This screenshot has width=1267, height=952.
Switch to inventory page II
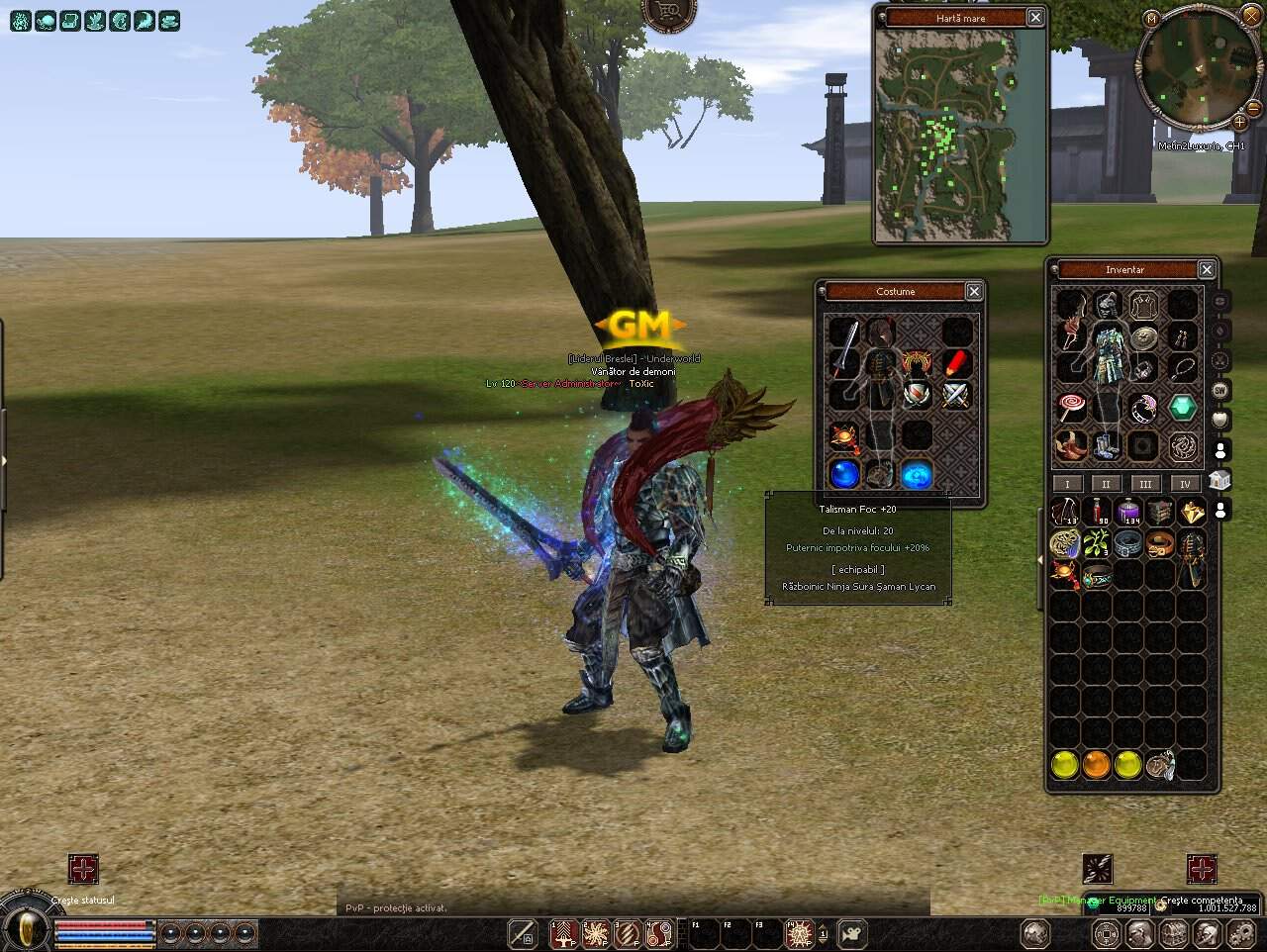1106,484
